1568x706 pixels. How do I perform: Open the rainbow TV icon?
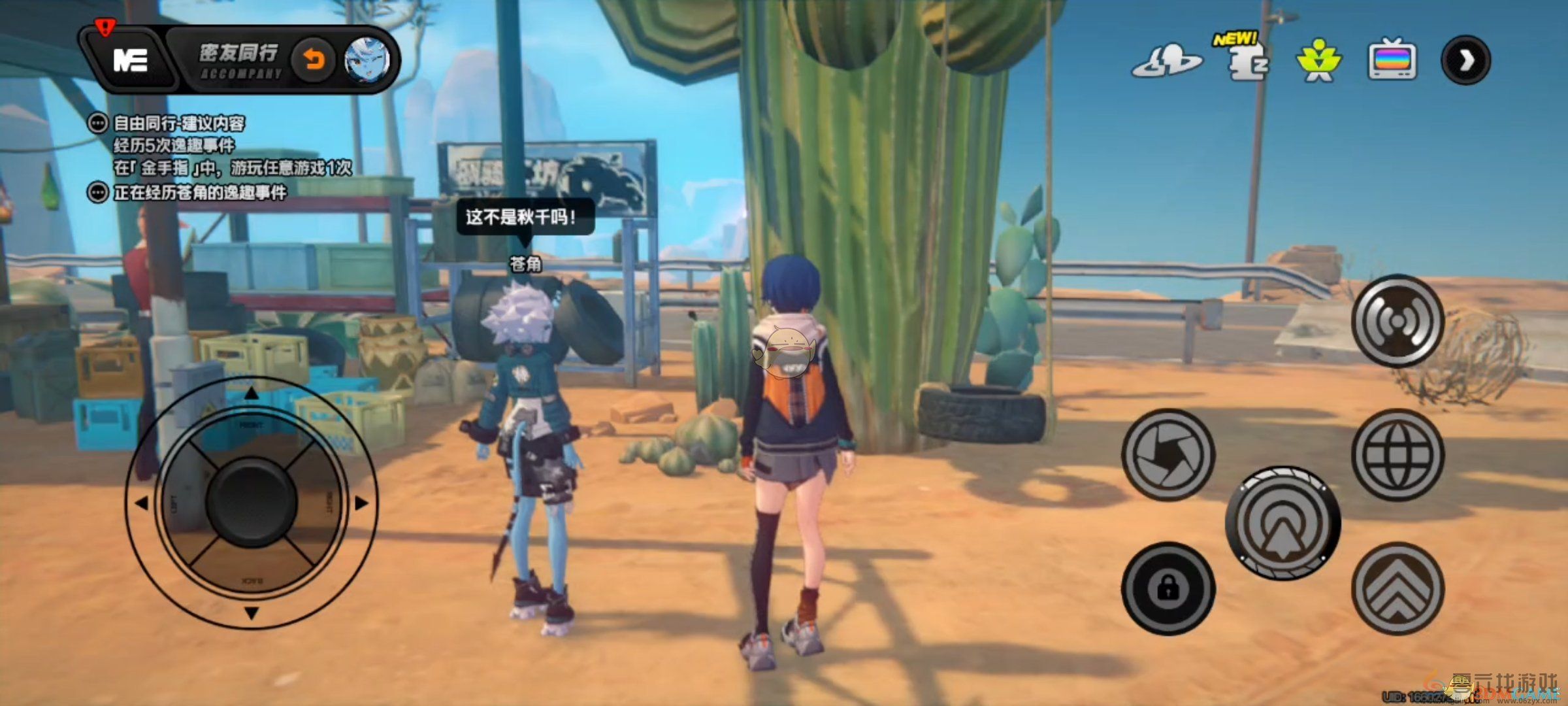click(1392, 61)
